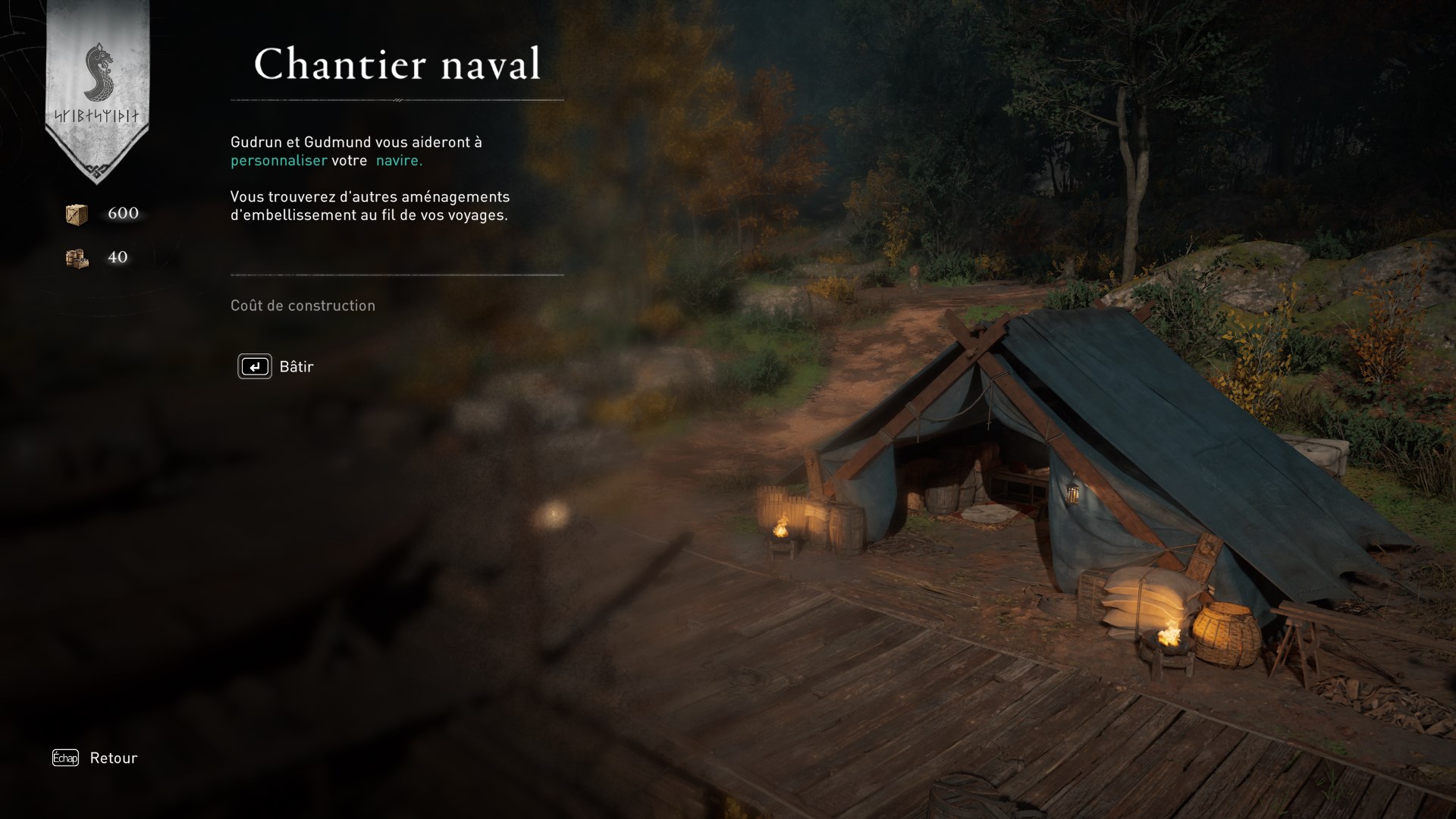Click the runic inscription on the silver banner
Image resolution: width=1456 pixels, height=819 pixels.
coord(97,115)
